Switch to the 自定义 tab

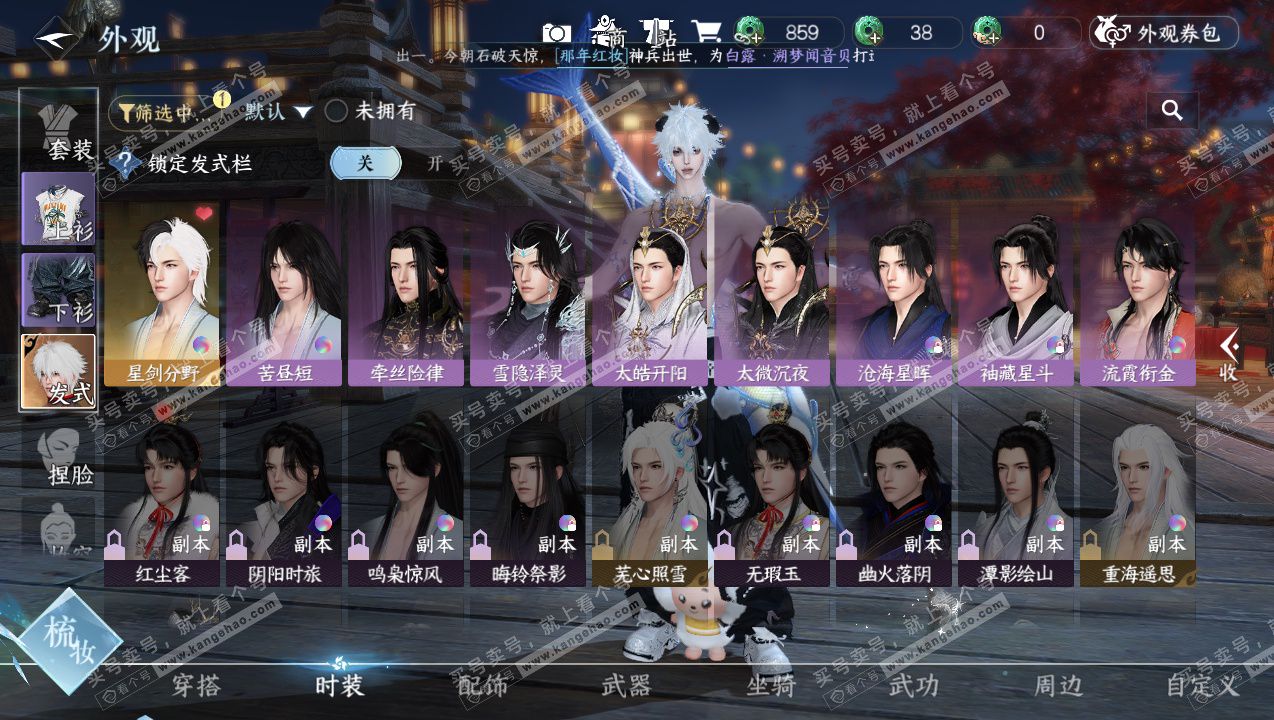pos(1202,686)
